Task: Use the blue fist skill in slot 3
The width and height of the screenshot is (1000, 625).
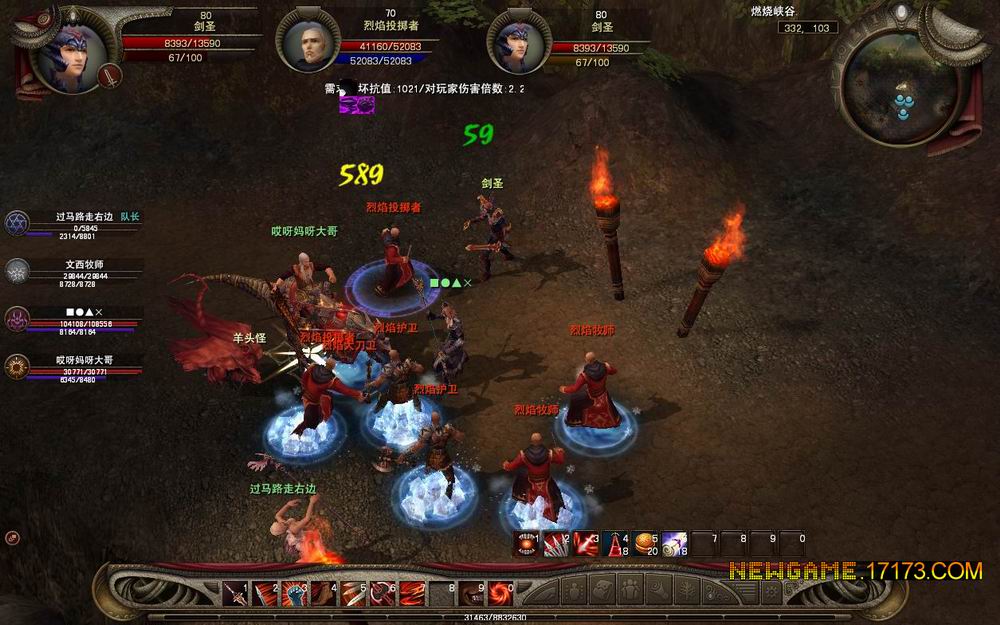Action: (295, 592)
